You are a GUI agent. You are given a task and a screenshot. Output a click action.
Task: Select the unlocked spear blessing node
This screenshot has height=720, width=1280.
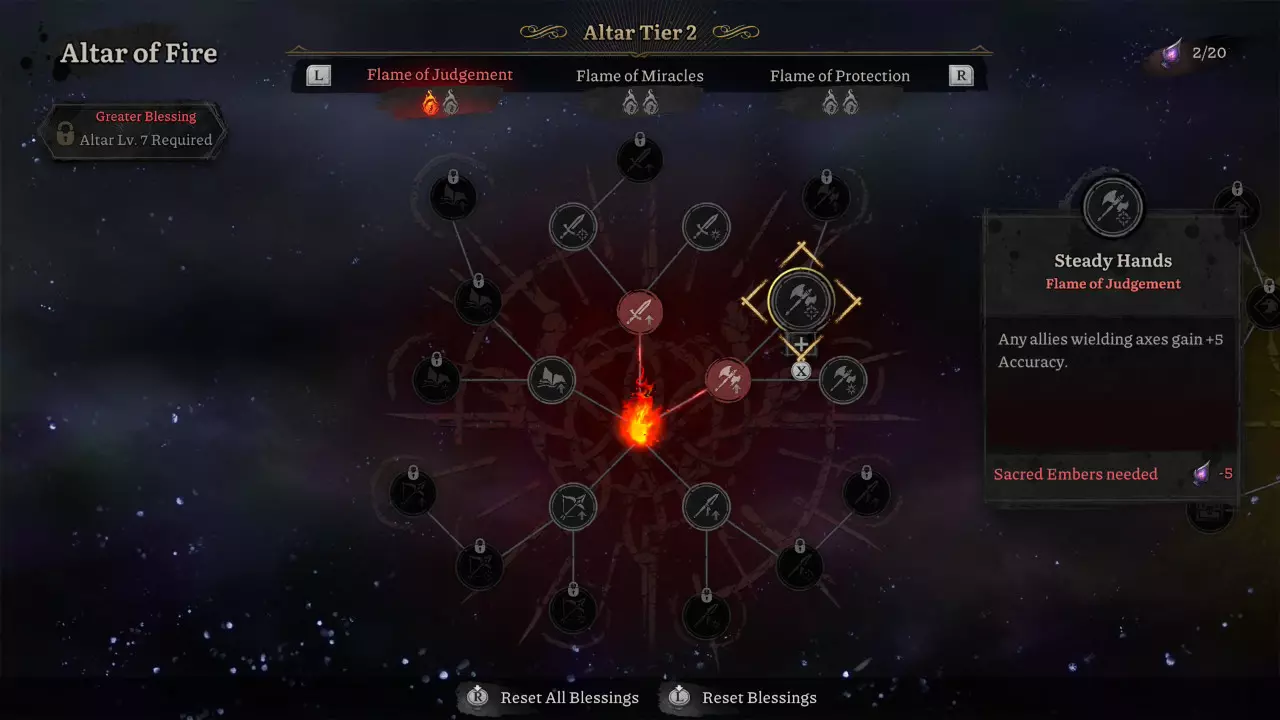click(706, 506)
